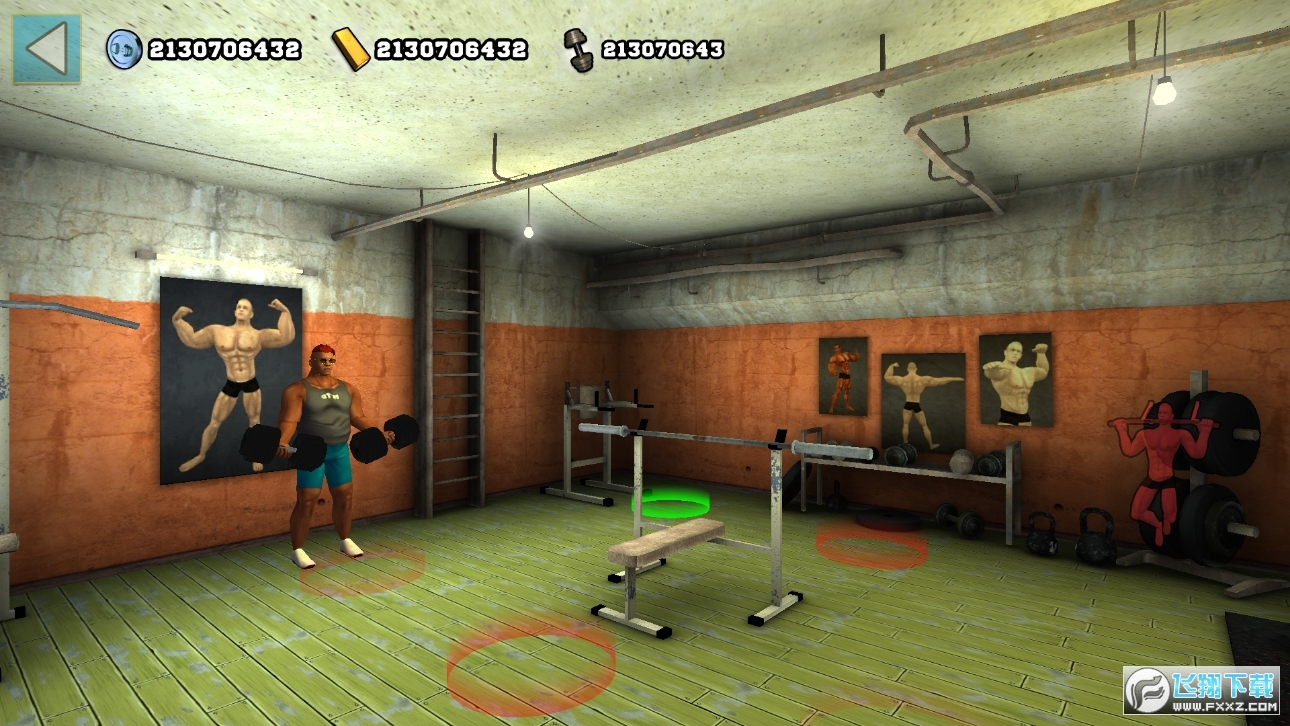This screenshot has width=1290, height=726.
Task: Pick the red circle beside the dumbbell rack
Action: [871, 545]
